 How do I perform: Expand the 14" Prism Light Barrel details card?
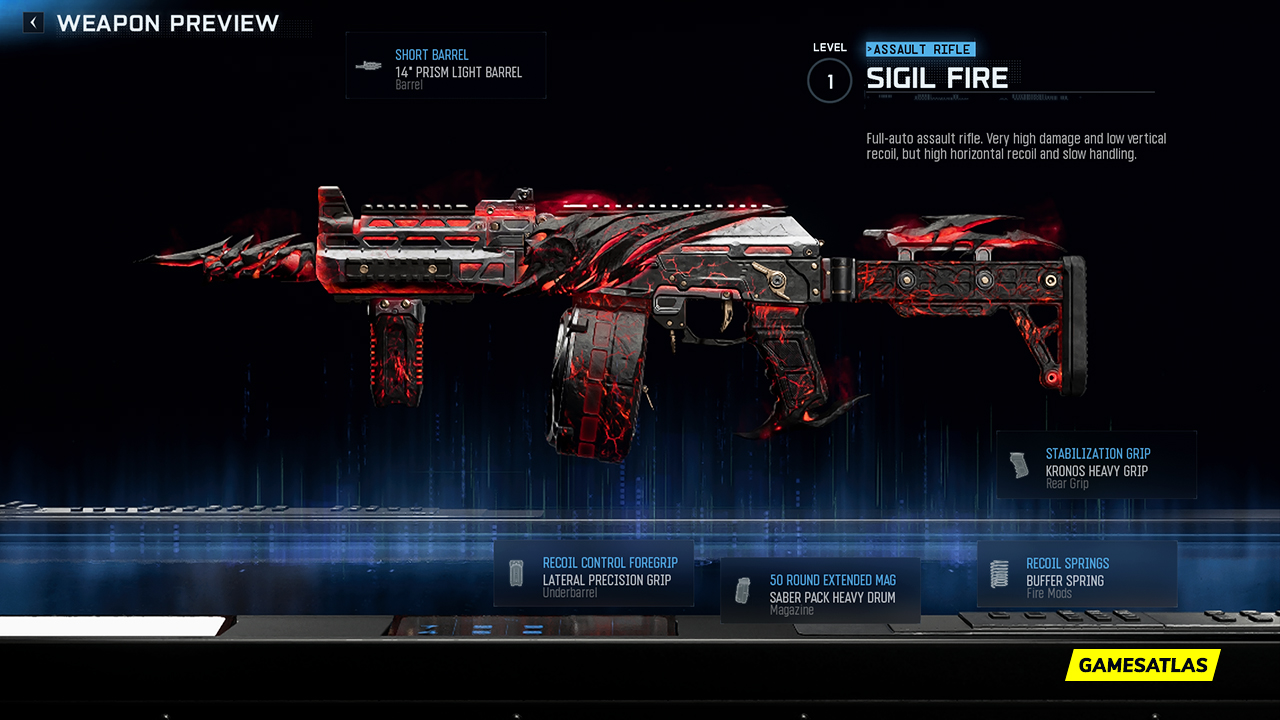[x=445, y=65]
